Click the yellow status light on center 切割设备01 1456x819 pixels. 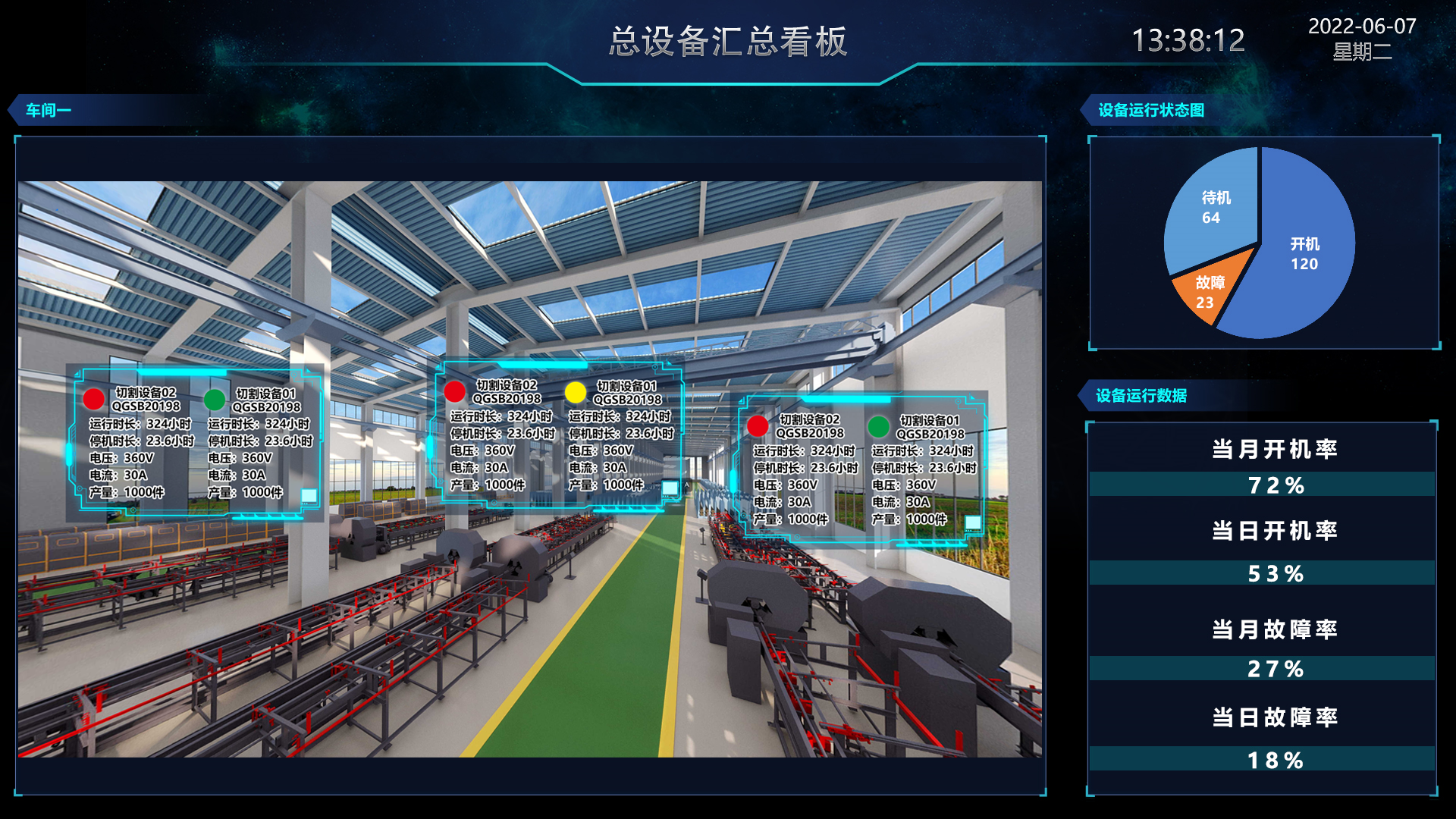click(574, 391)
